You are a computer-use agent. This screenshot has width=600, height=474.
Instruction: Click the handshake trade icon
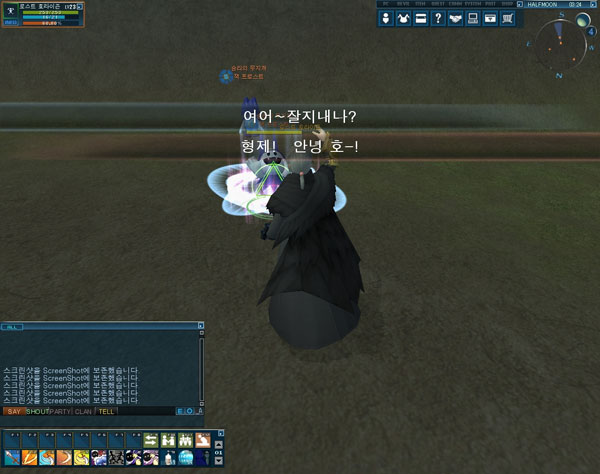tap(455, 18)
